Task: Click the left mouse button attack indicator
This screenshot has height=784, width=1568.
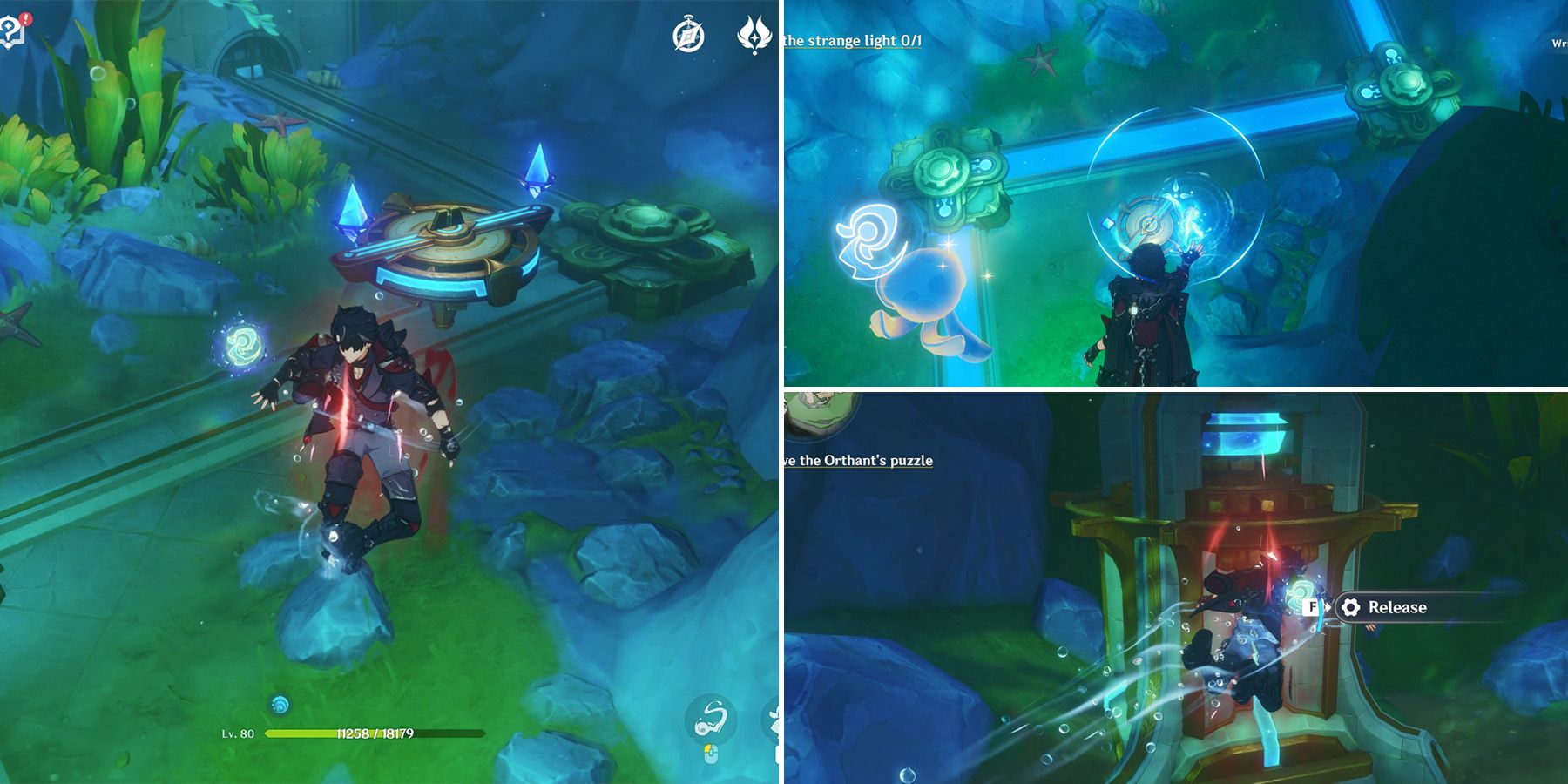Action: click(711, 754)
